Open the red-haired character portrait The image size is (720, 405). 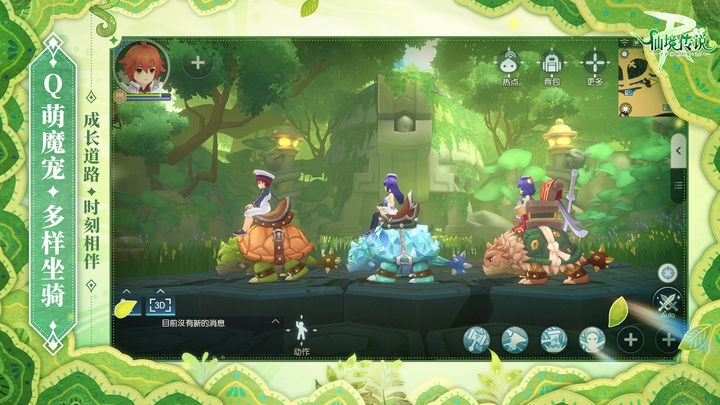141,64
